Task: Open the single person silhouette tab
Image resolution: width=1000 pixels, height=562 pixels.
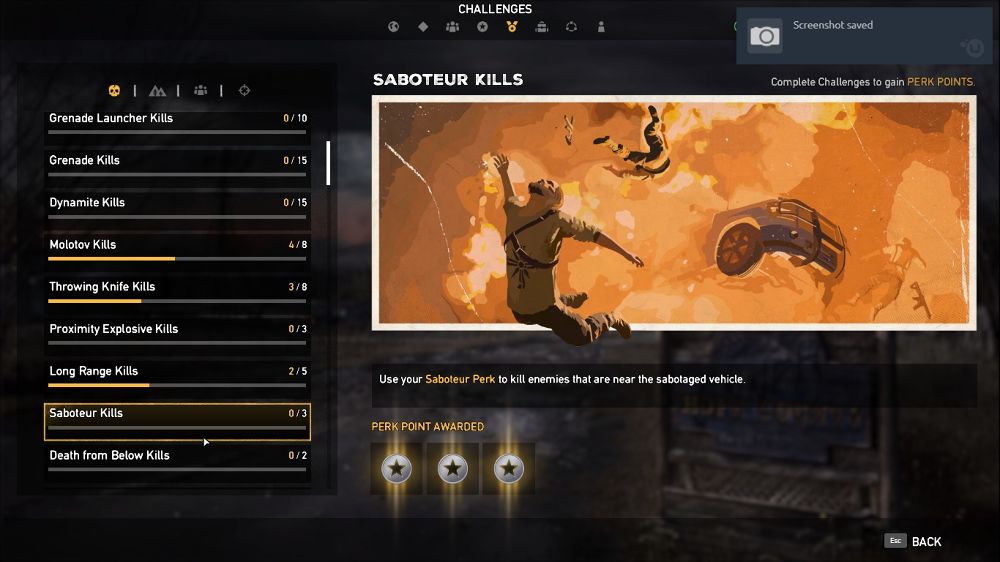Action: click(x=601, y=27)
